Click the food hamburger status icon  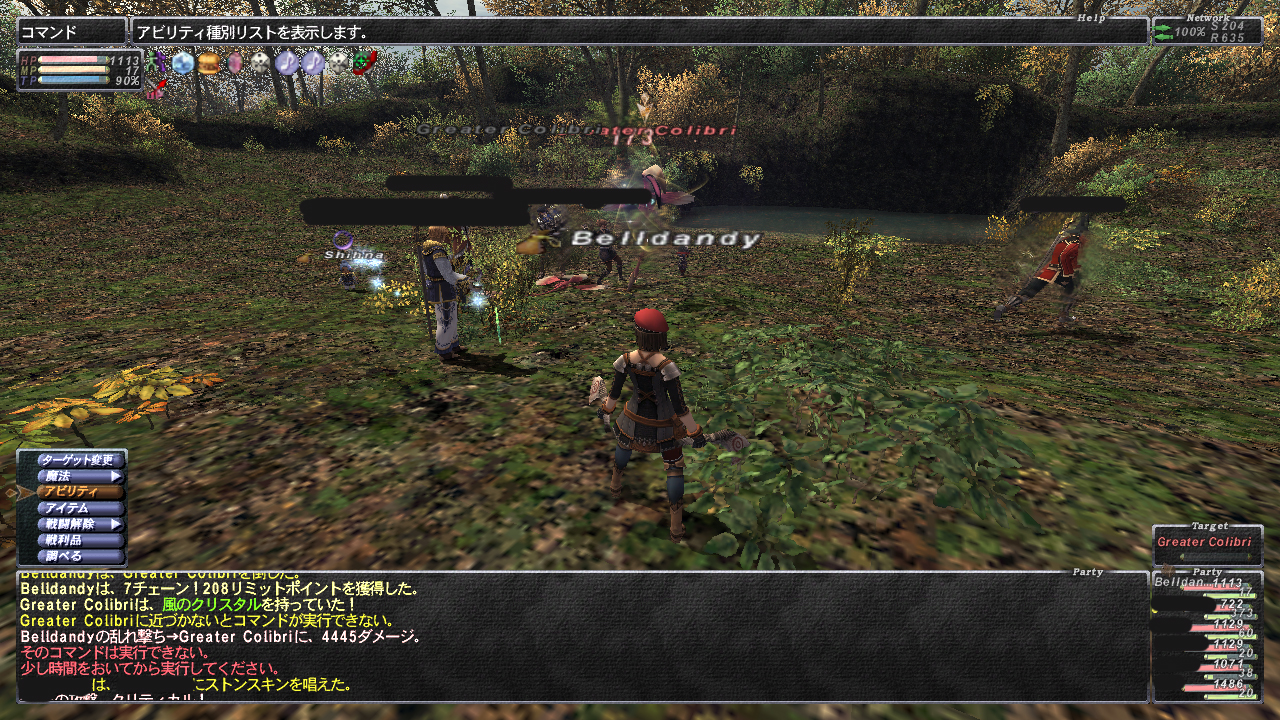click(x=208, y=63)
